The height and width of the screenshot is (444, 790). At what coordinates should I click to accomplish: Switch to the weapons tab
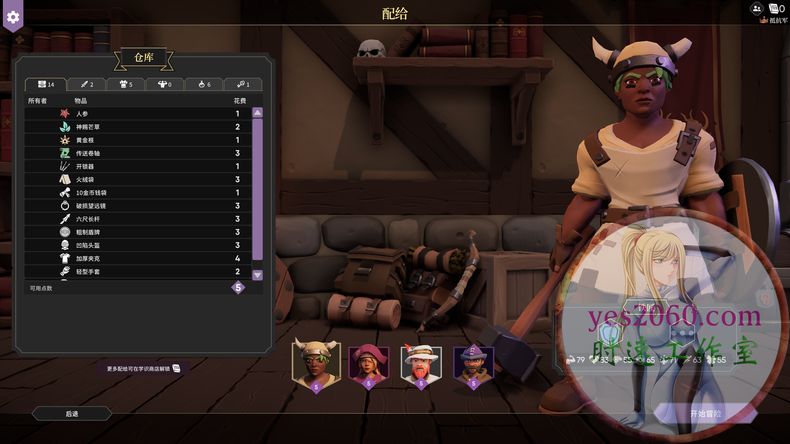coord(86,84)
